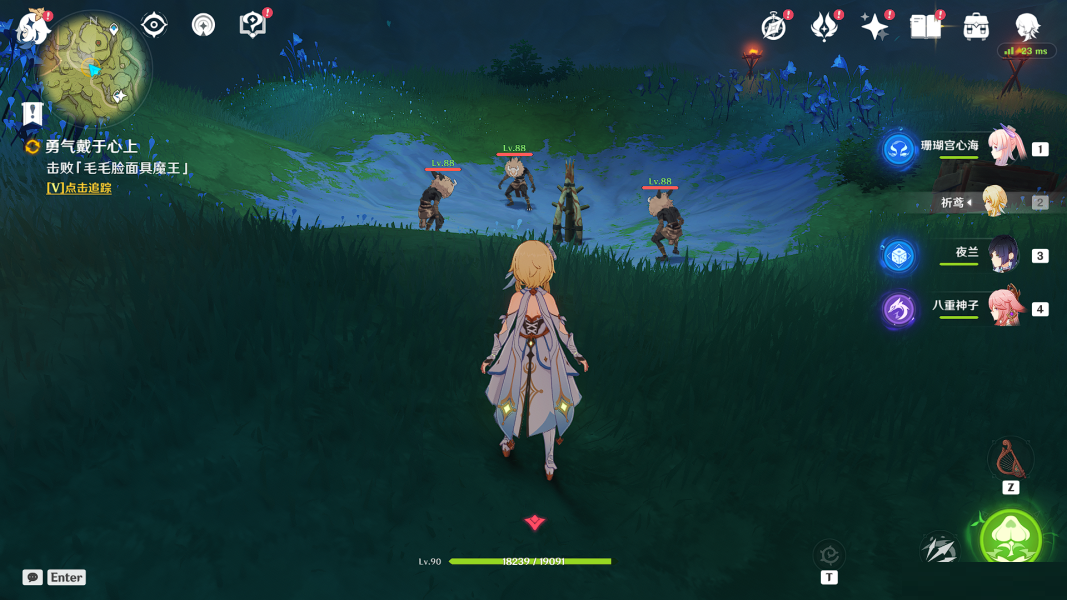
Task: Open the Paimon main menu
Action: (32, 27)
